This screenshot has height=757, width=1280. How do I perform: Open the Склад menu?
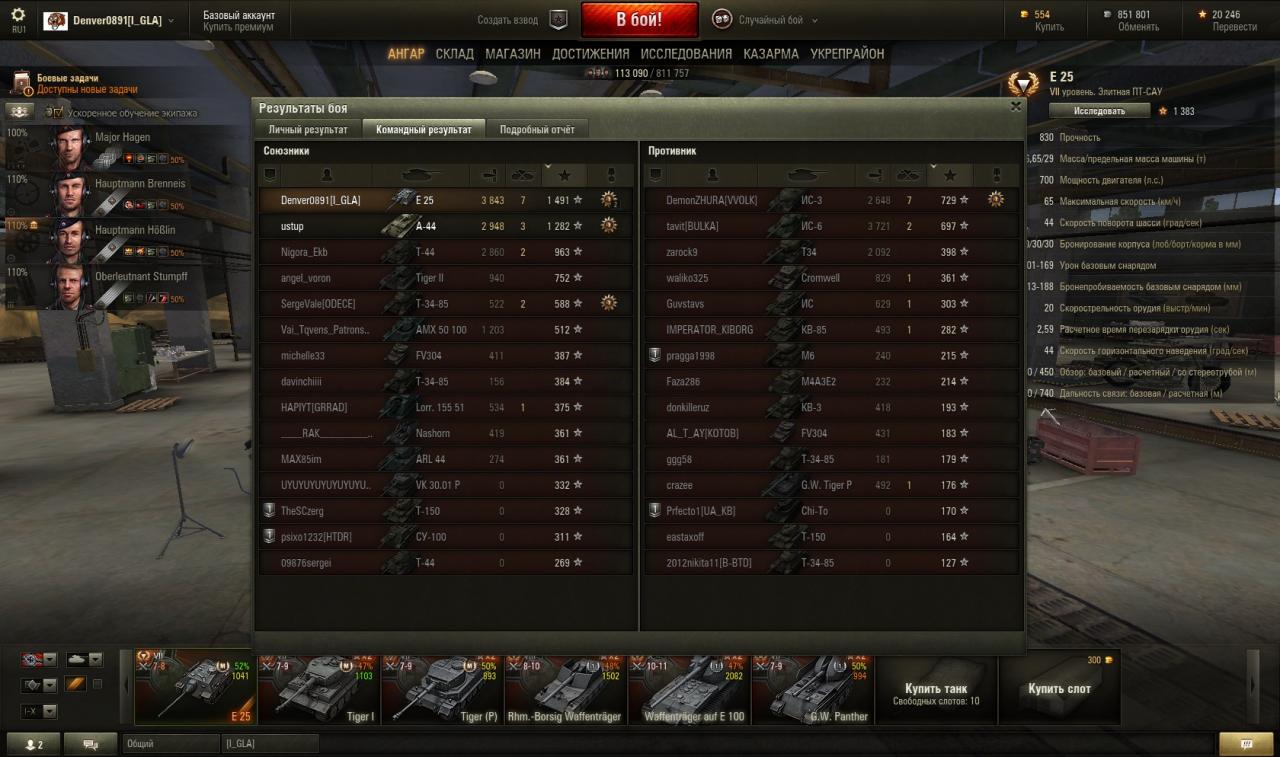point(454,54)
